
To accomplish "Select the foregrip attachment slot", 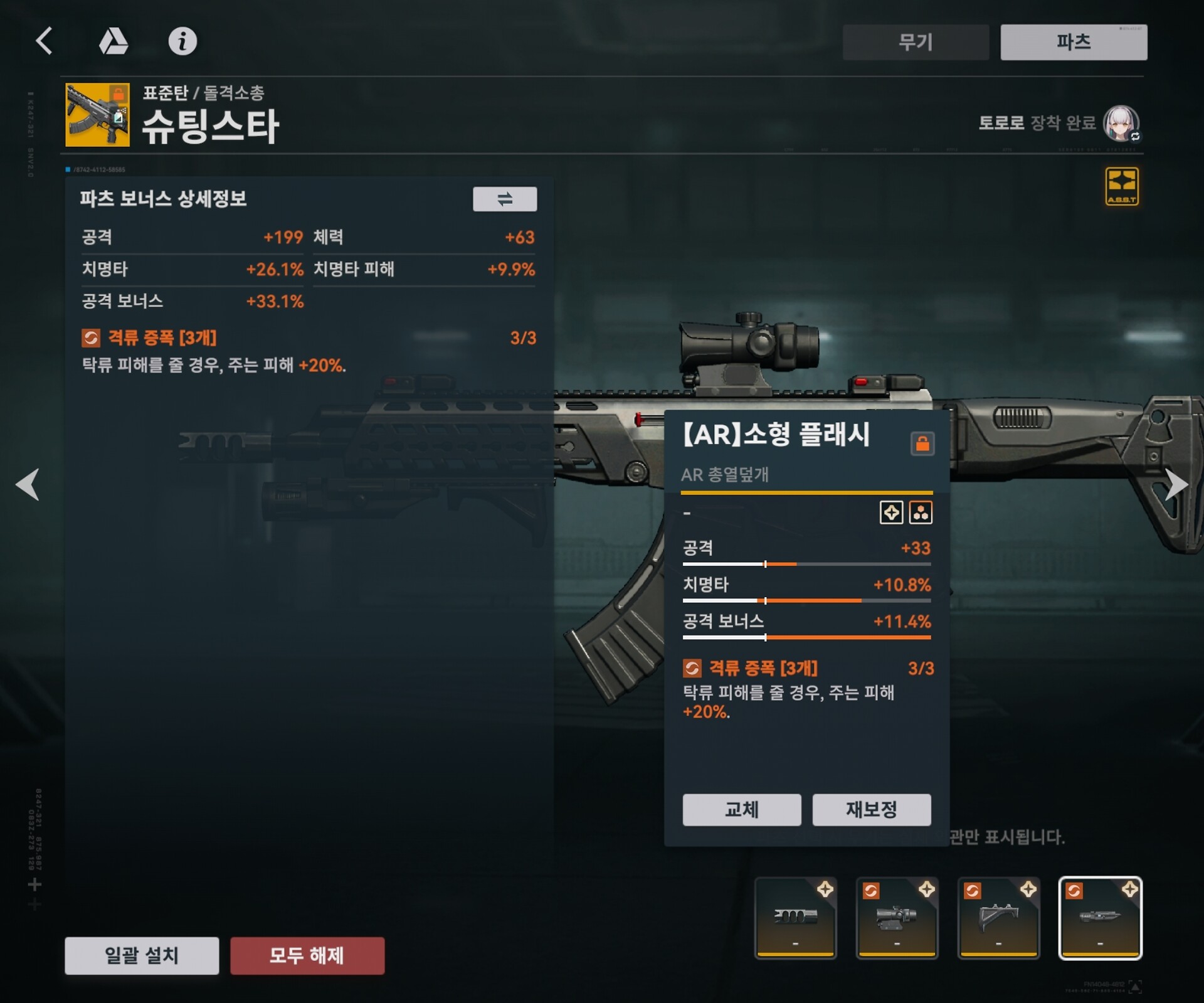I will (998, 918).
